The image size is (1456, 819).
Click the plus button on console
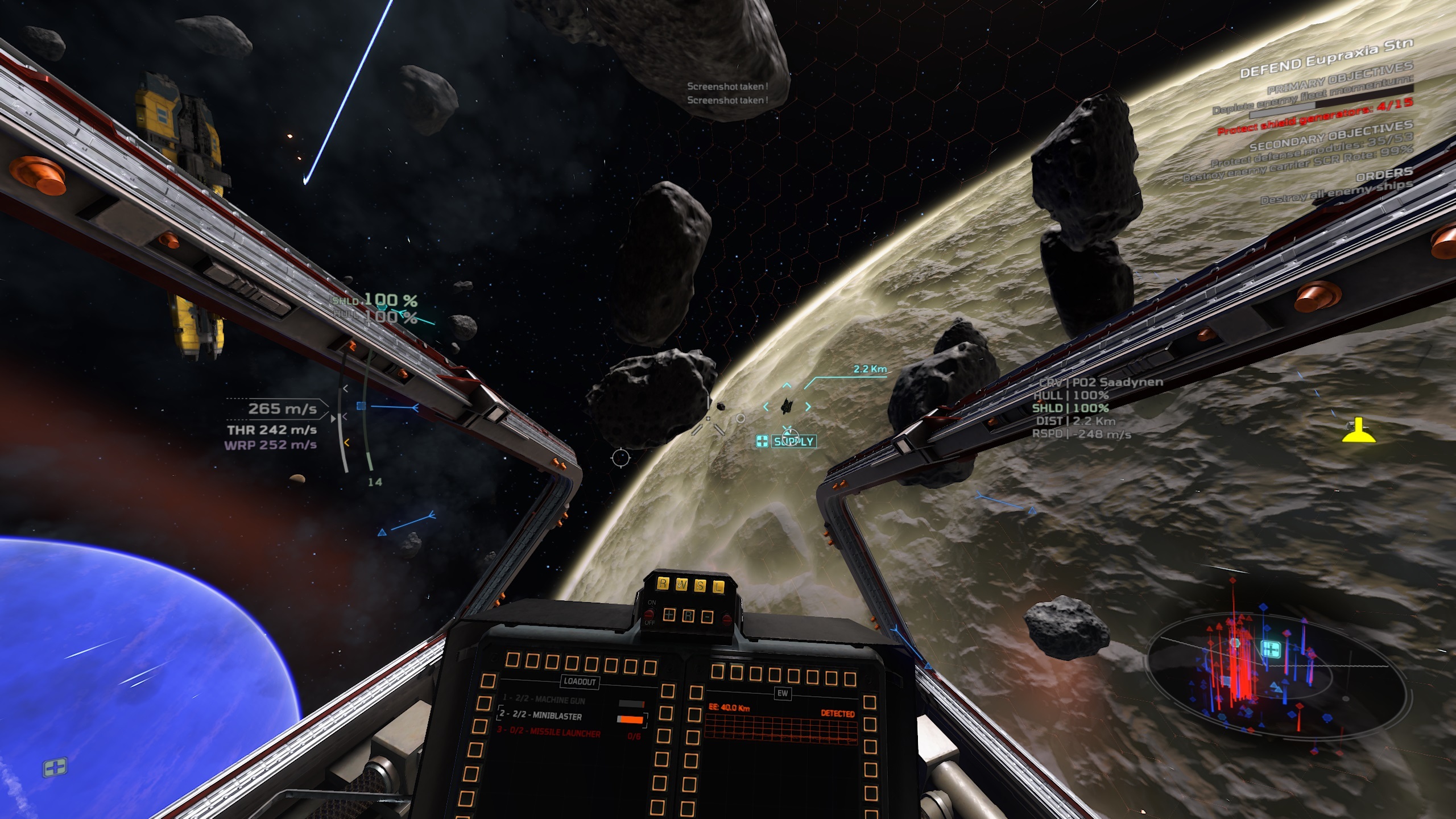coord(669,614)
